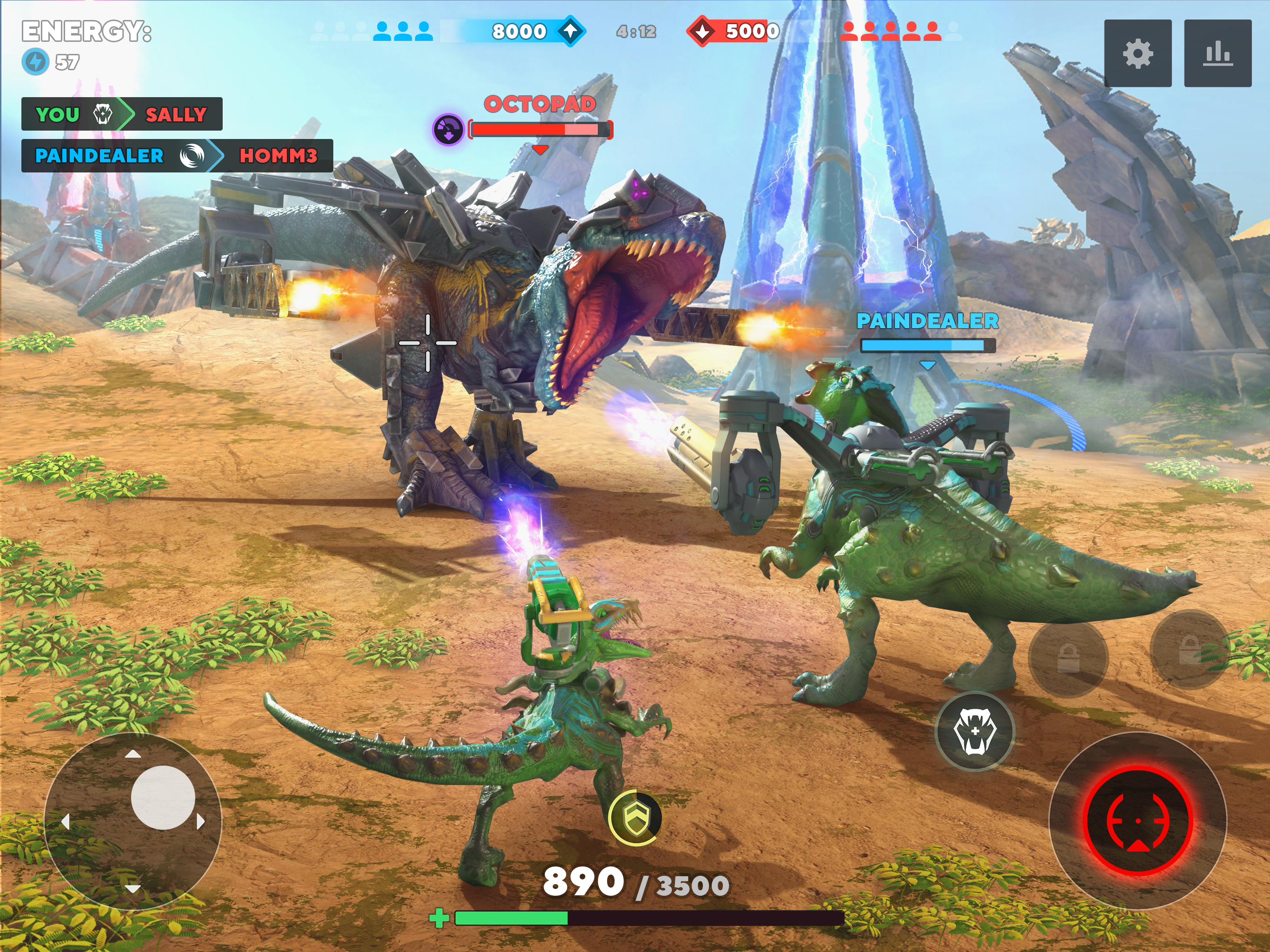The image size is (1270, 952).
Task: Show the match statistics scoreboard
Action: (1217, 53)
